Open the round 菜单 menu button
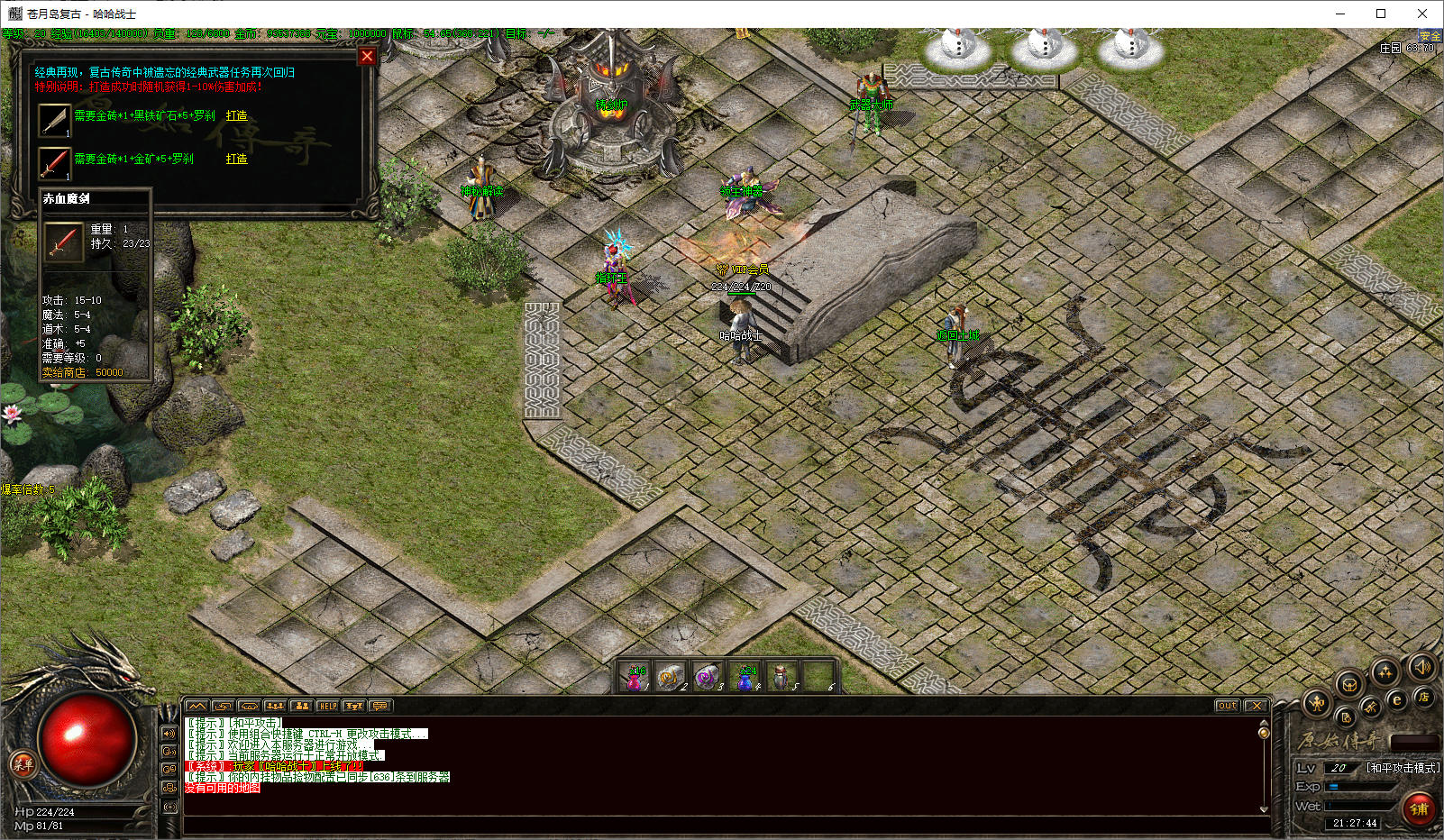 coord(23,764)
